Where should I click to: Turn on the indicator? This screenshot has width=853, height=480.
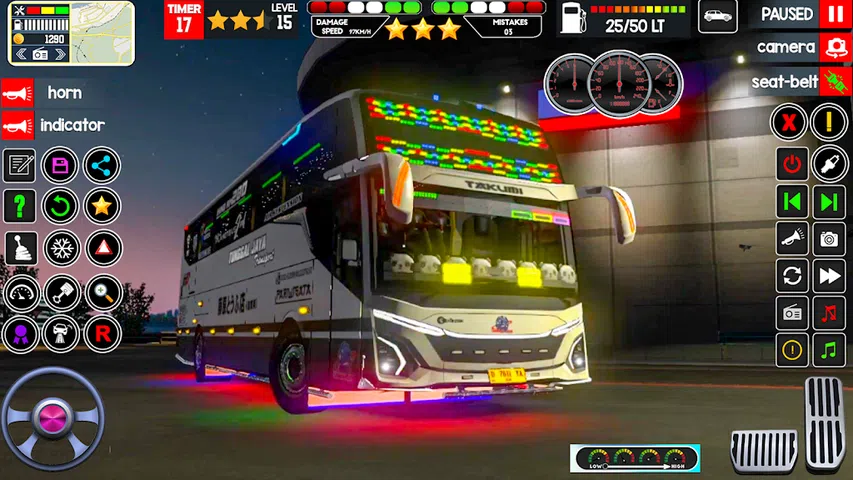(x=17, y=125)
